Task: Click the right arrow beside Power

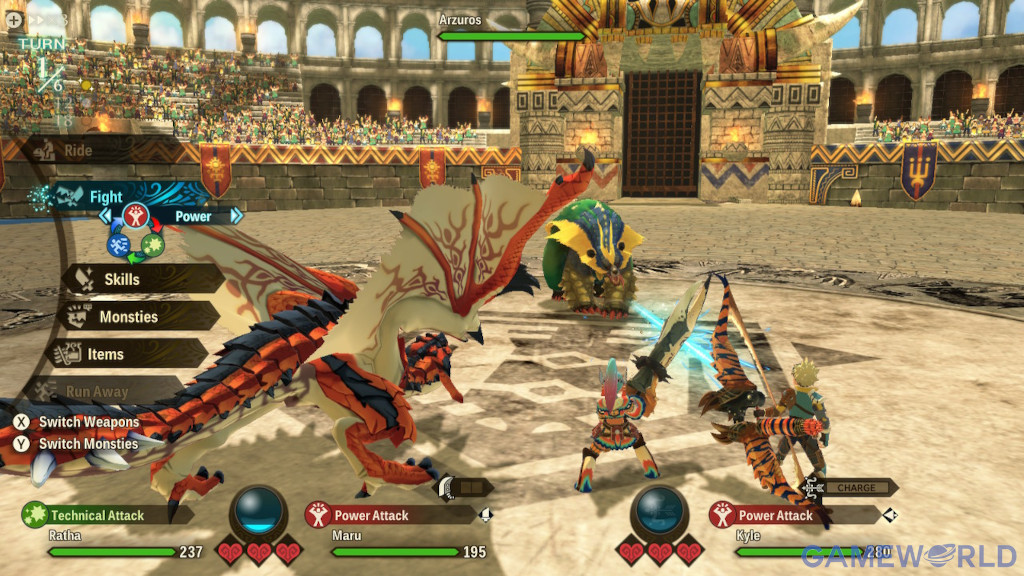Action: coord(237,216)
